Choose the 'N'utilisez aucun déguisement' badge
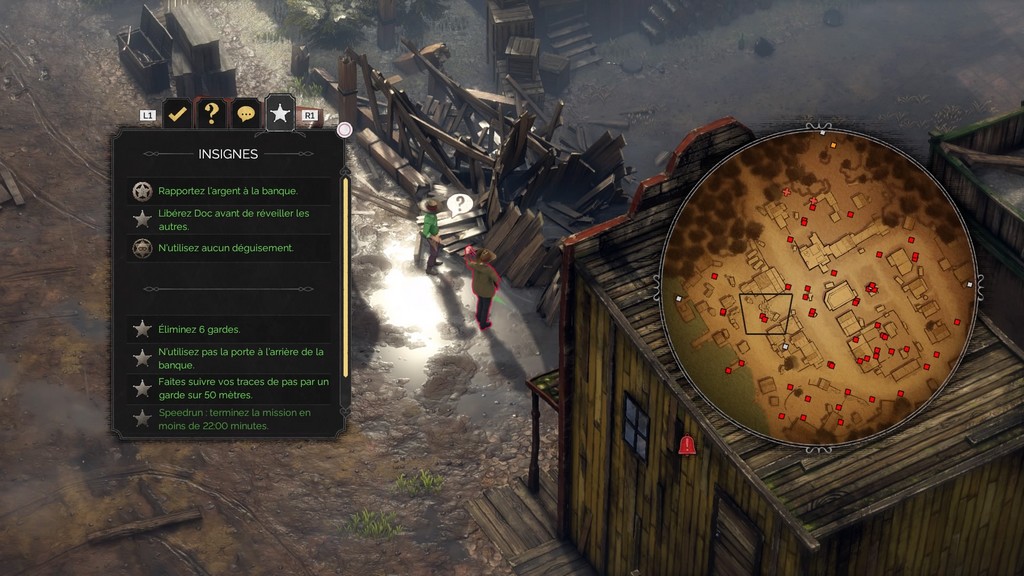The height and width of the screenshot is (576, 1024). 226,248
